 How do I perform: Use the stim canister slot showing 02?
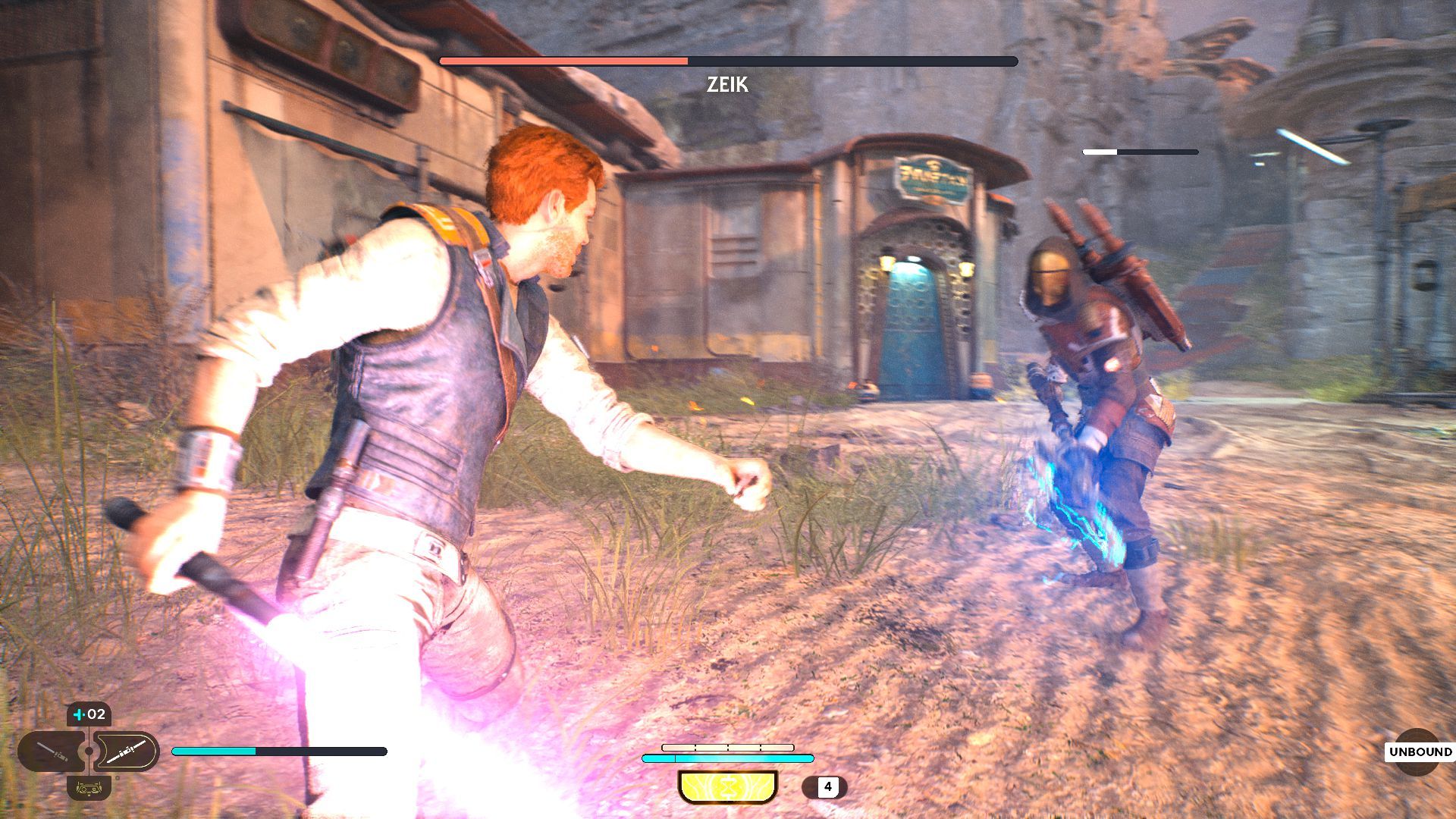pyautogui.click(x=89, y=714)
